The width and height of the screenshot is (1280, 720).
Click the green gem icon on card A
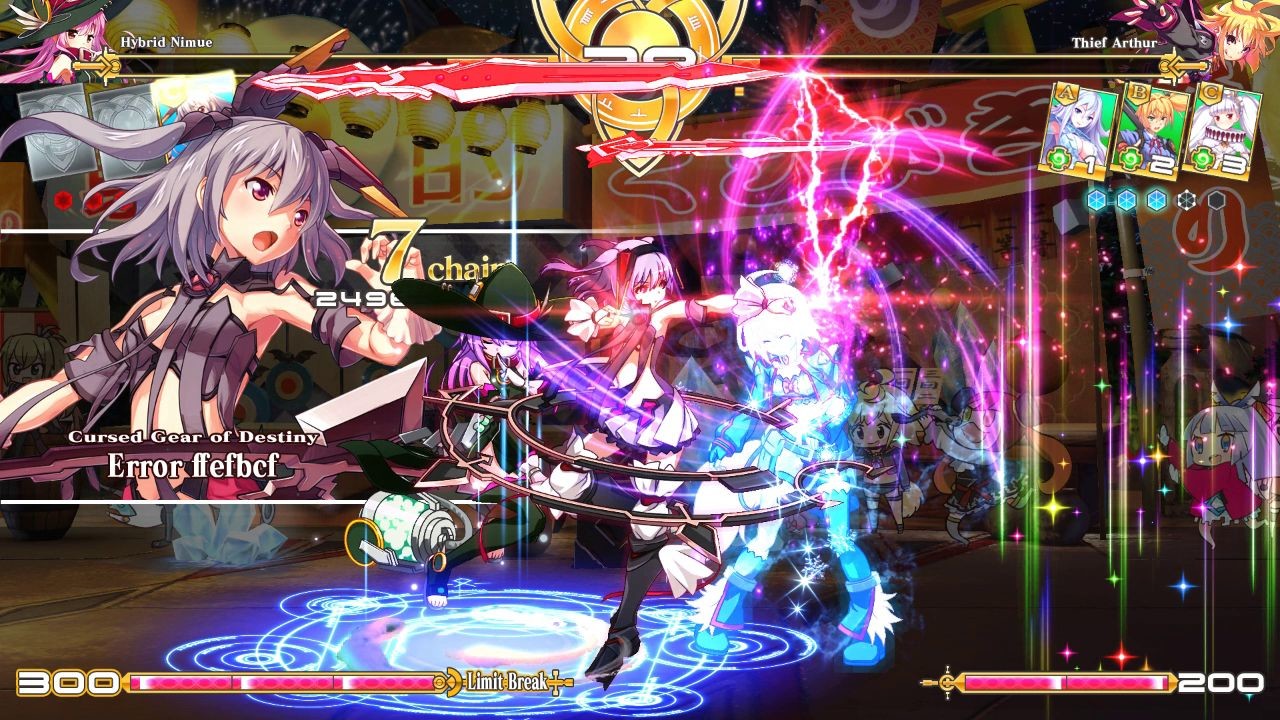point(1058,158)
